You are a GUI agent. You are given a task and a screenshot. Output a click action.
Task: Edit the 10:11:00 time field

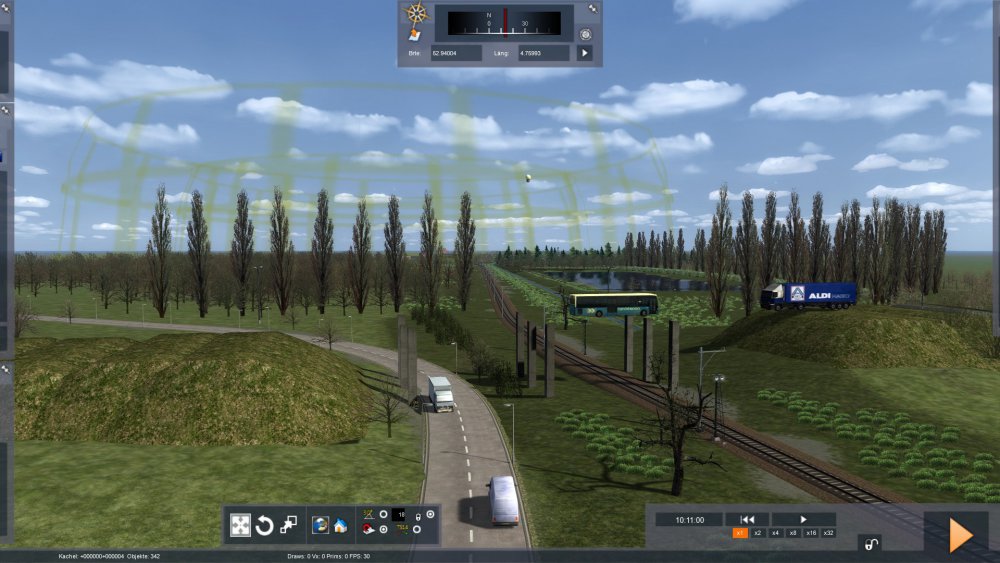pos(689,520)
